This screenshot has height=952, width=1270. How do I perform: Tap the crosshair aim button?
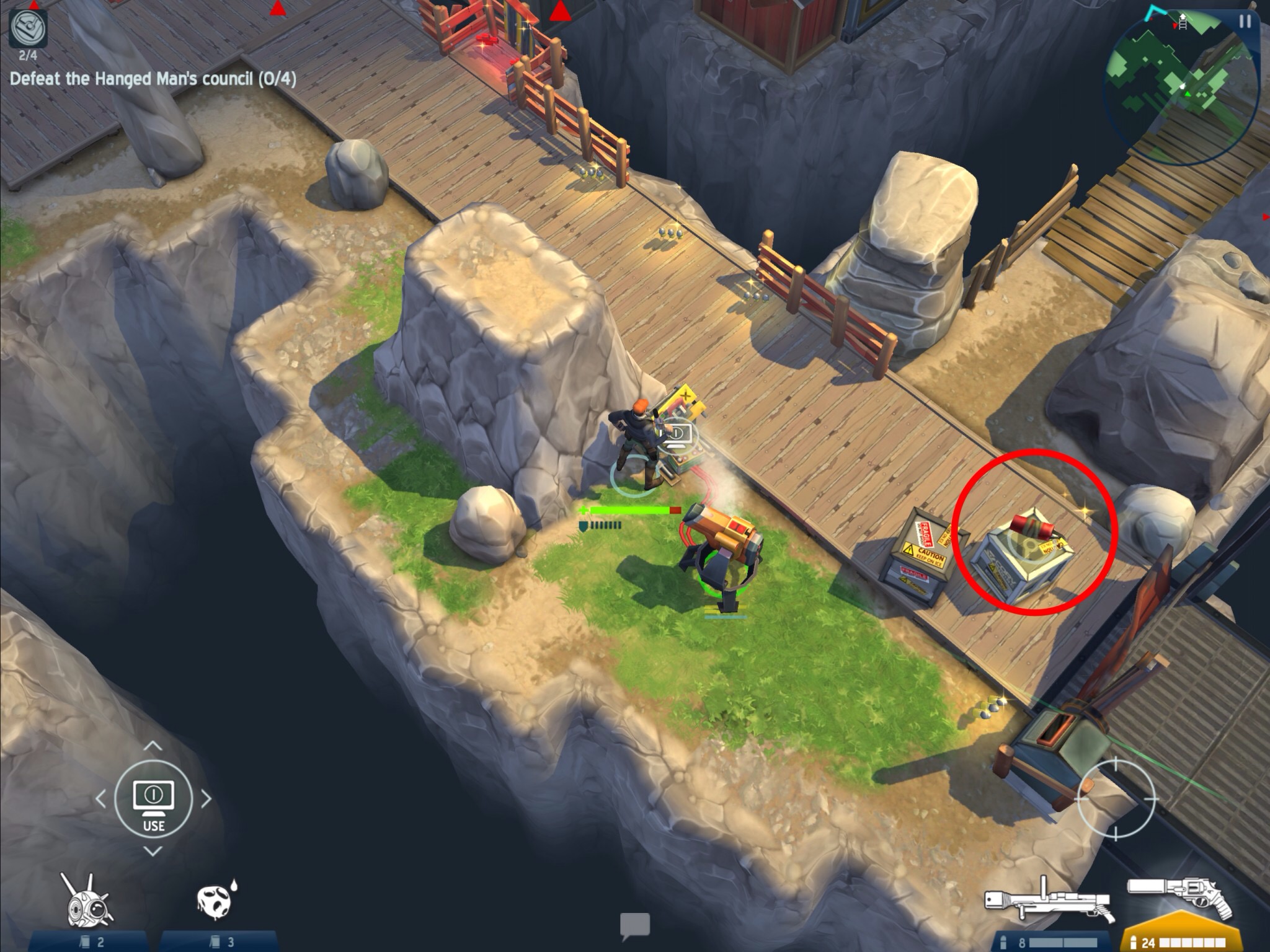(1116, 800)
